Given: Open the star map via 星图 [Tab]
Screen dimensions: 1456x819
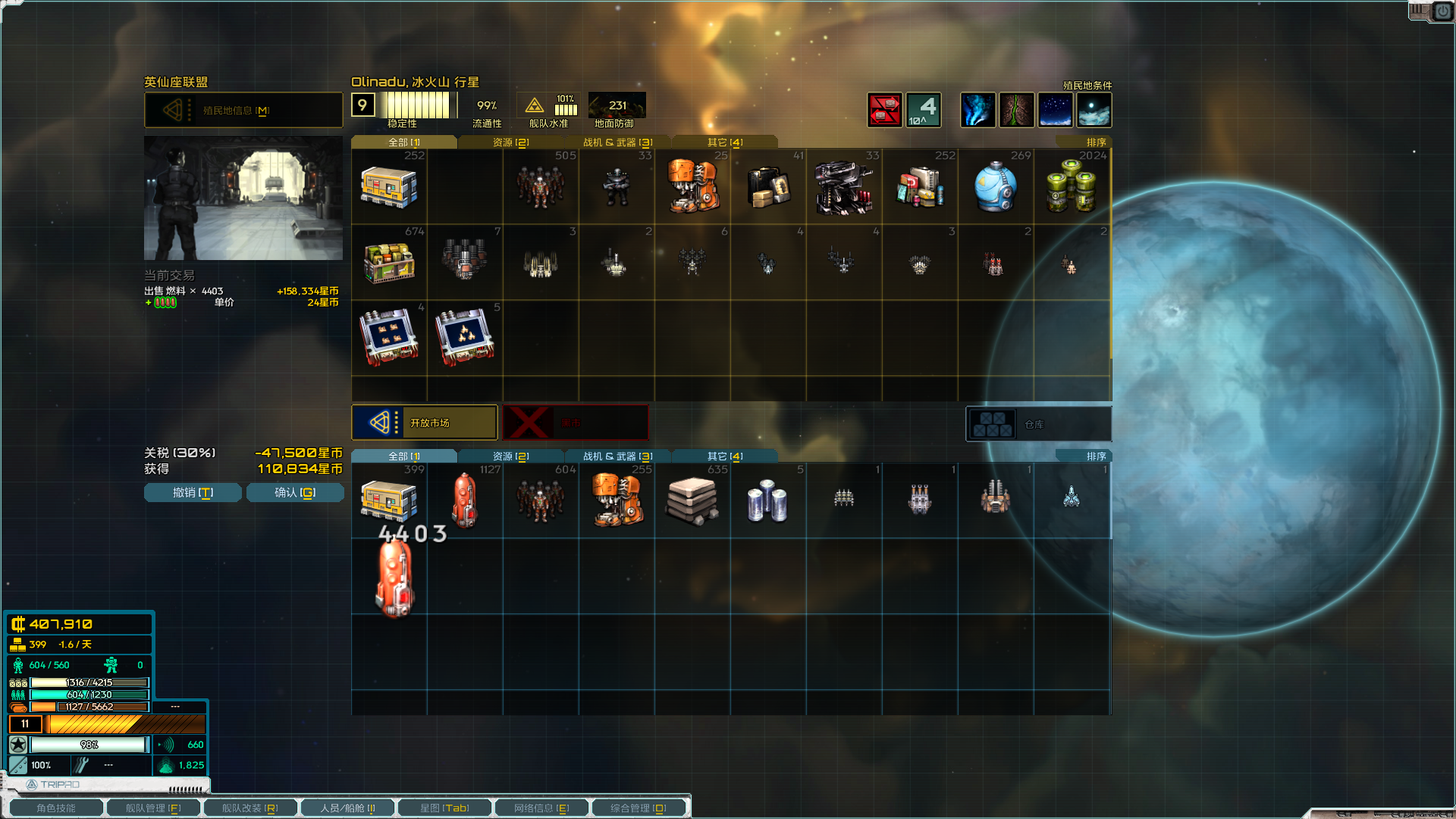Looking at the screenshot, I should (x=444, y=807).
